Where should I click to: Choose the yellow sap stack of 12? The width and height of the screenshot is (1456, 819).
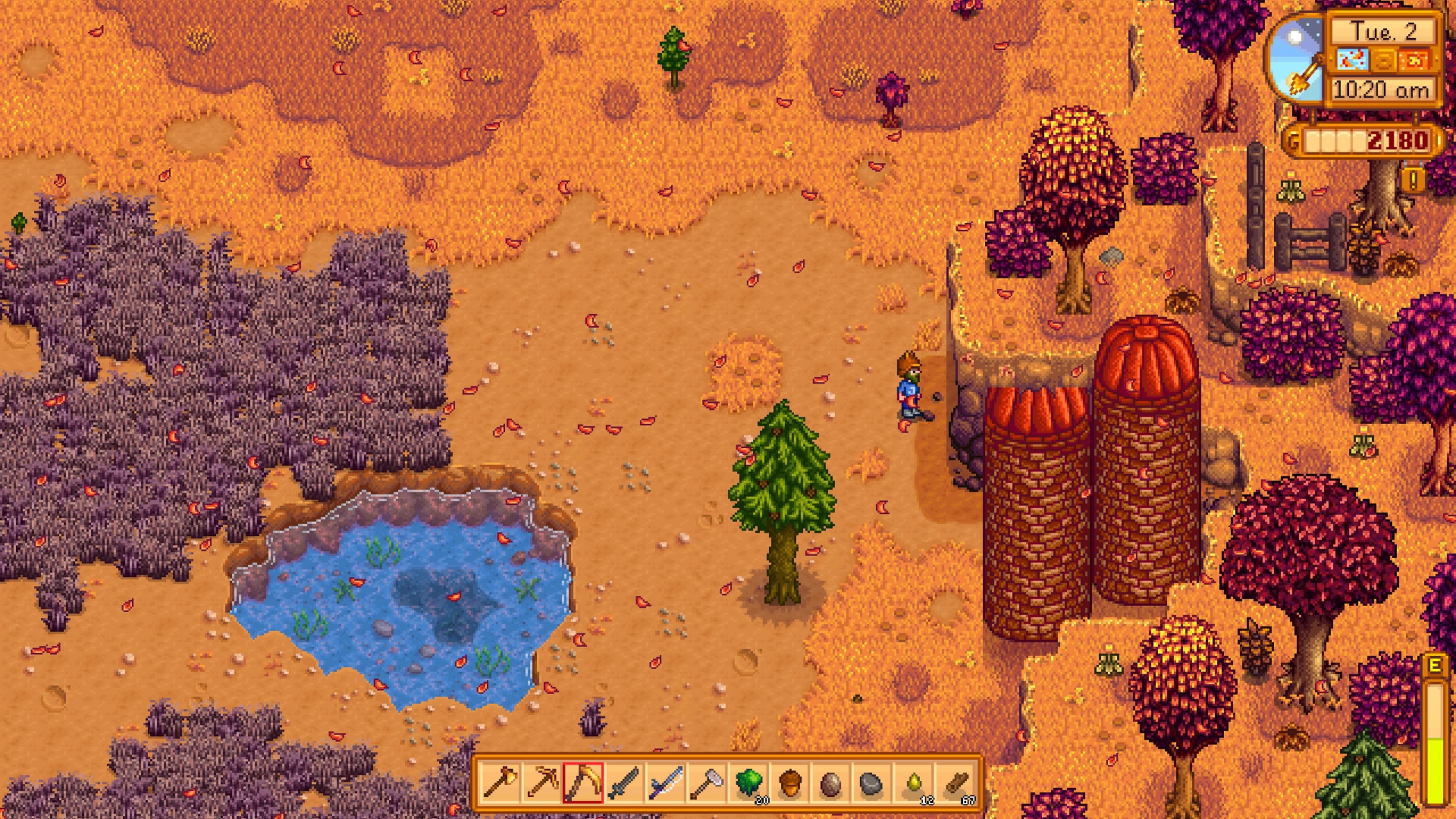[913, 783]
